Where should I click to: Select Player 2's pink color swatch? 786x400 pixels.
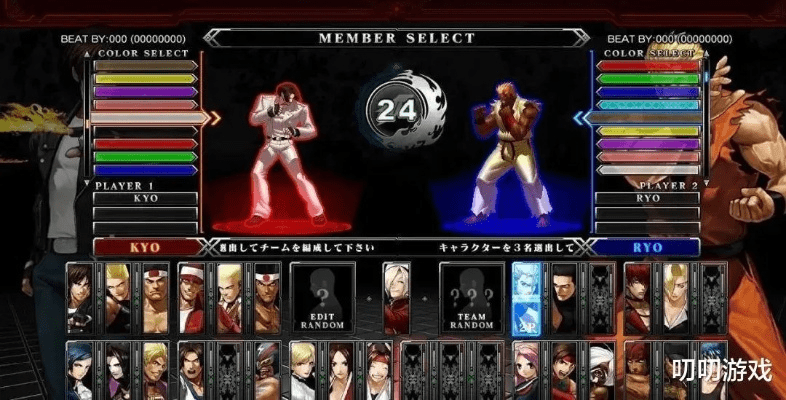(x=648, y=156)
